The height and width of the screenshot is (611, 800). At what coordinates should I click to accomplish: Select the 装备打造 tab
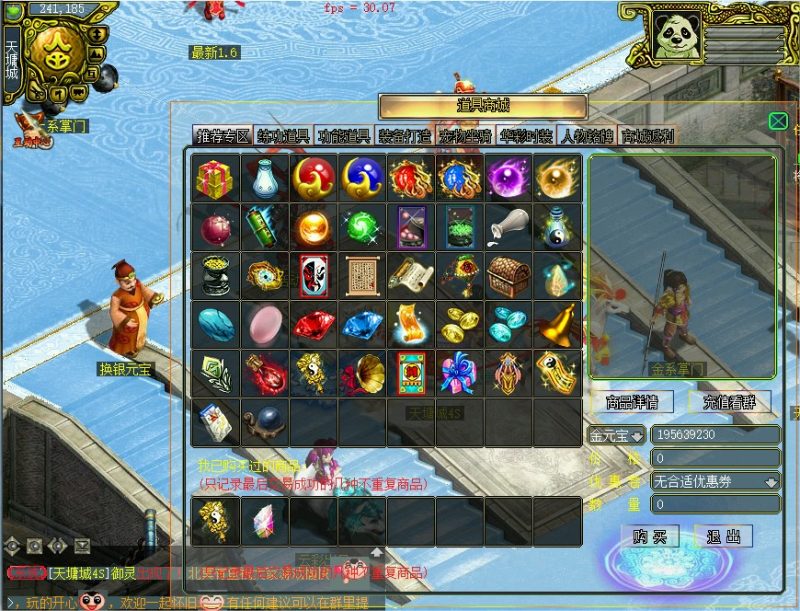[404, 136]
